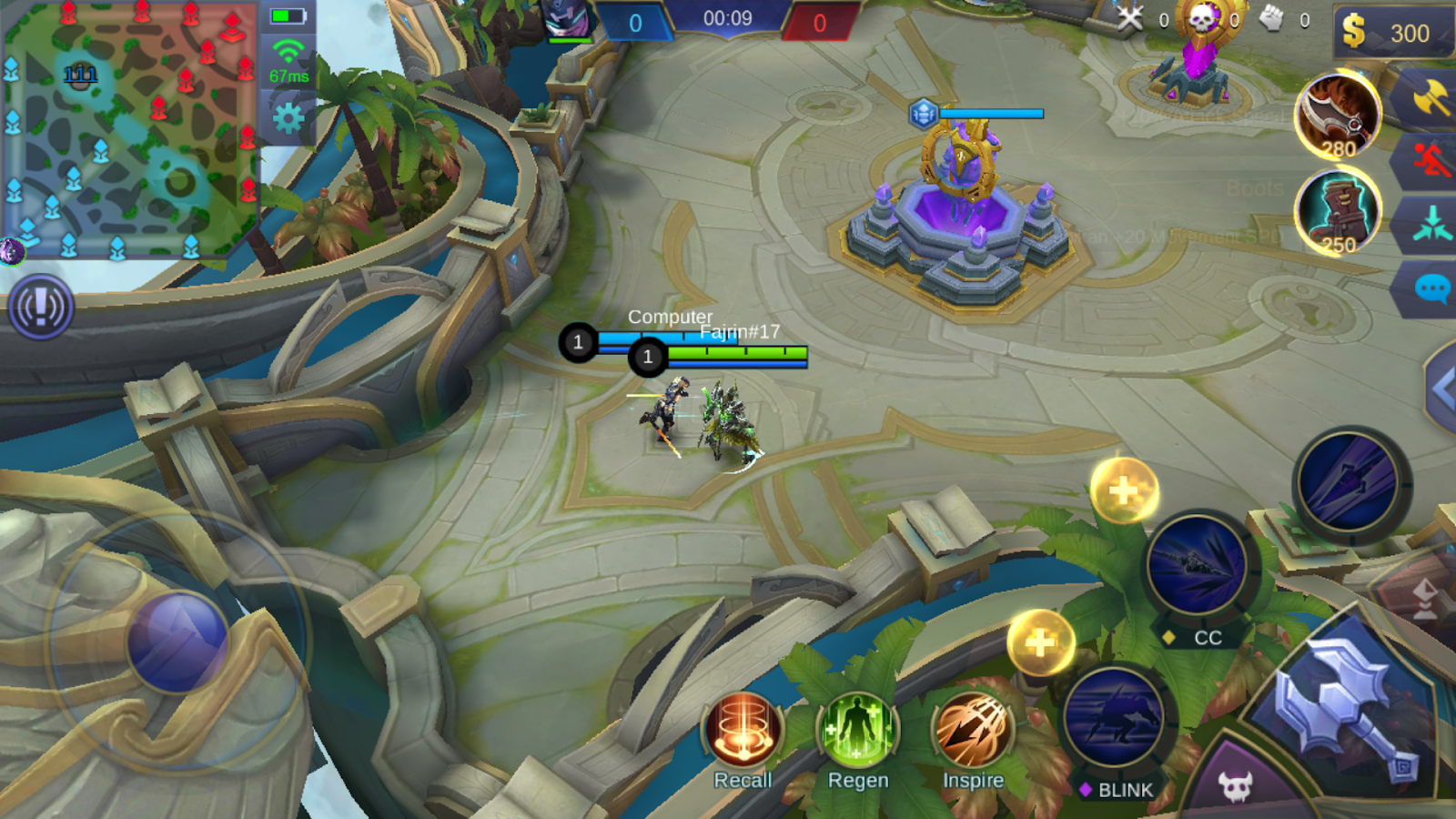This screenshot has width=1456, height=819.
Task: Upgrade the BLINK skill with plus button
Action: click(x=1040, y=642)
